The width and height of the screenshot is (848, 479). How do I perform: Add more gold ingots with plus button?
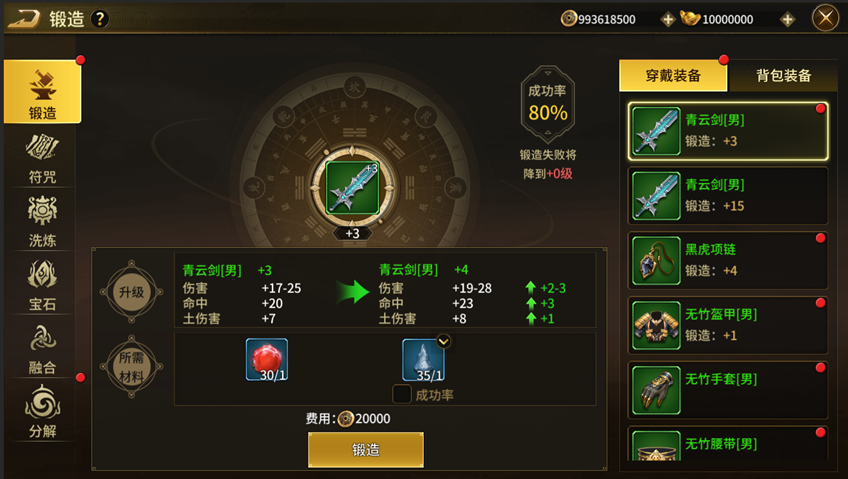[787, 19]
